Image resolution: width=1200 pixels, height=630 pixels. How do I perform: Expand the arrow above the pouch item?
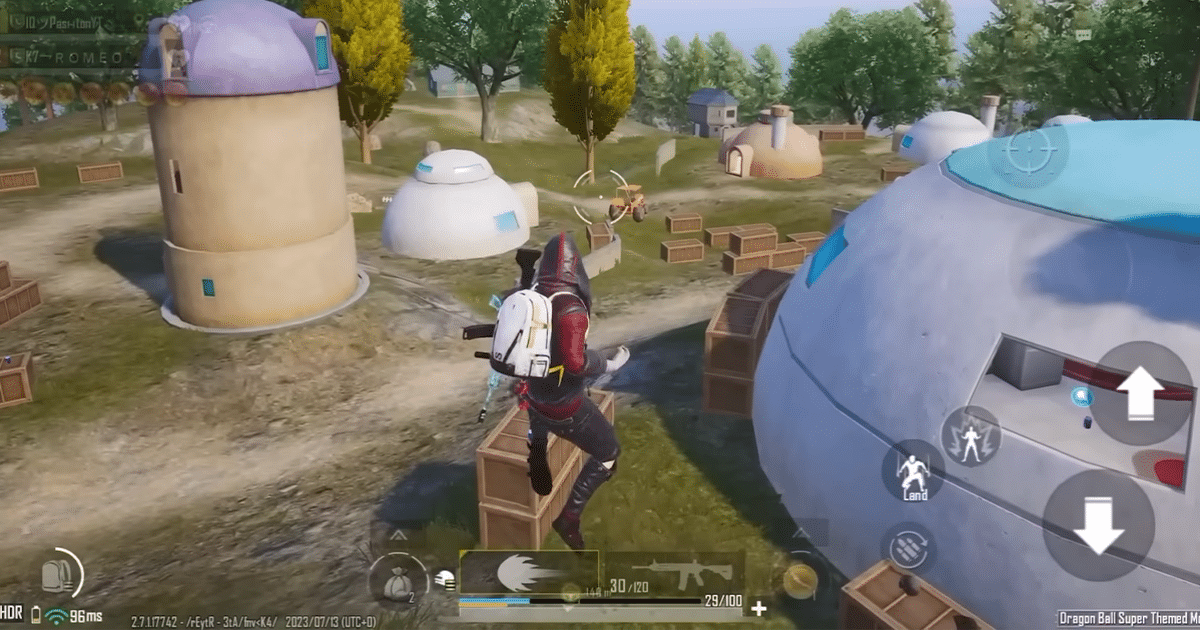pyautogui.click(x=397, y=536)
